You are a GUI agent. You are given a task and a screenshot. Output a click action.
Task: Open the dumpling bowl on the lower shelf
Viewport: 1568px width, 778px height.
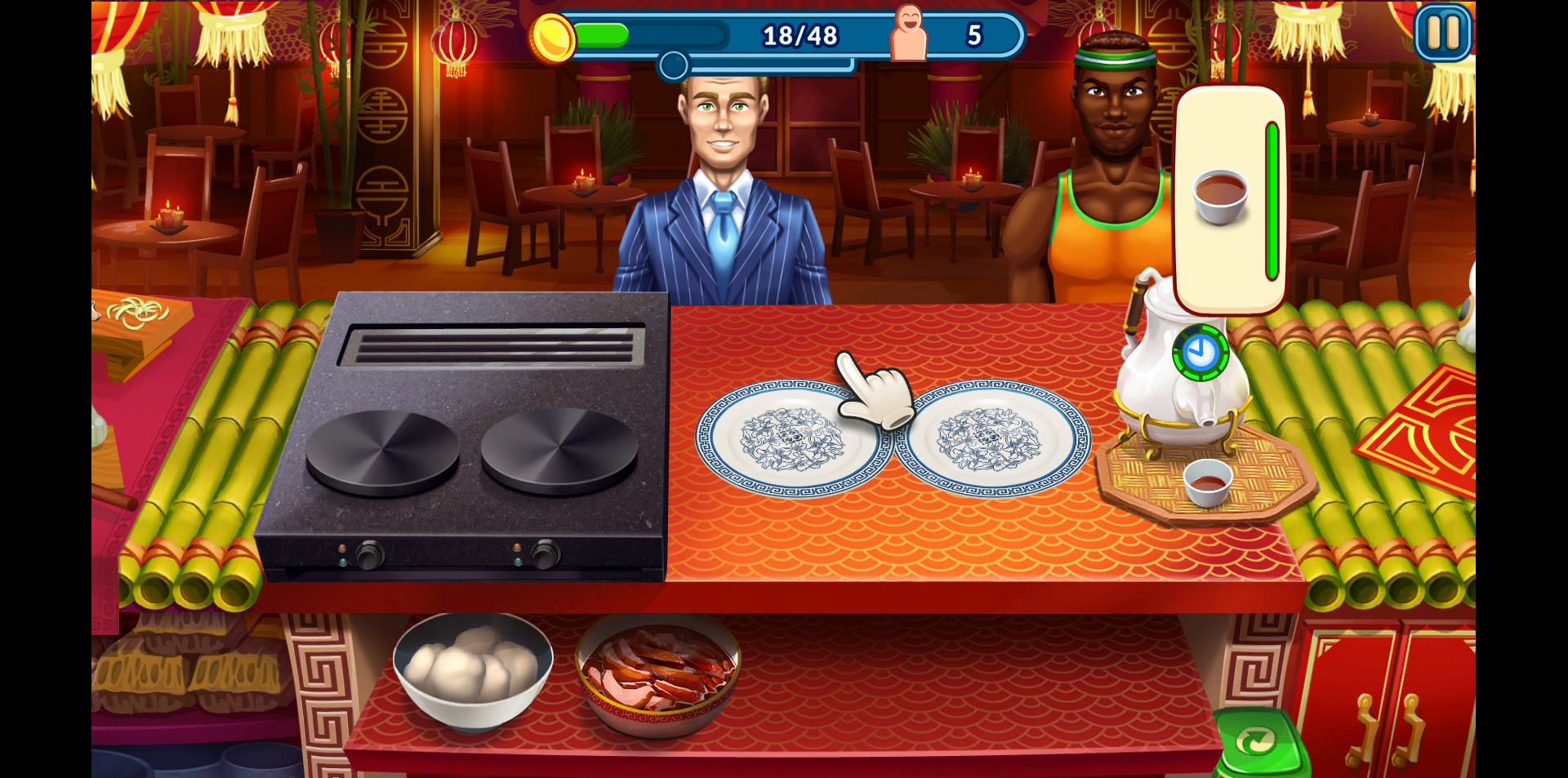click(x=474, y=679)
